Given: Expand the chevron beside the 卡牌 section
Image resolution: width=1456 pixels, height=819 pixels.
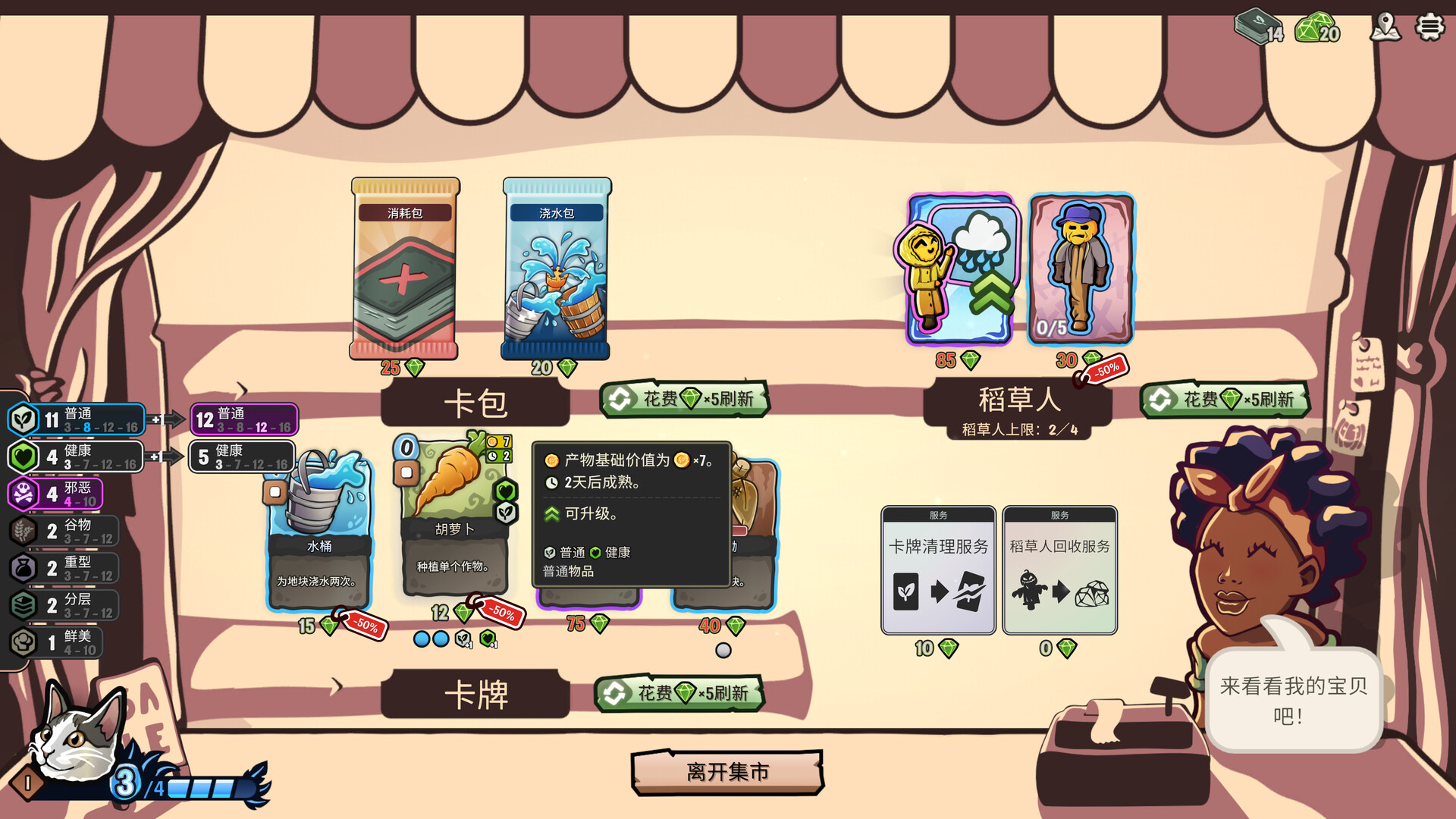Looking at the screenshot, I should [x=337, y=683].
